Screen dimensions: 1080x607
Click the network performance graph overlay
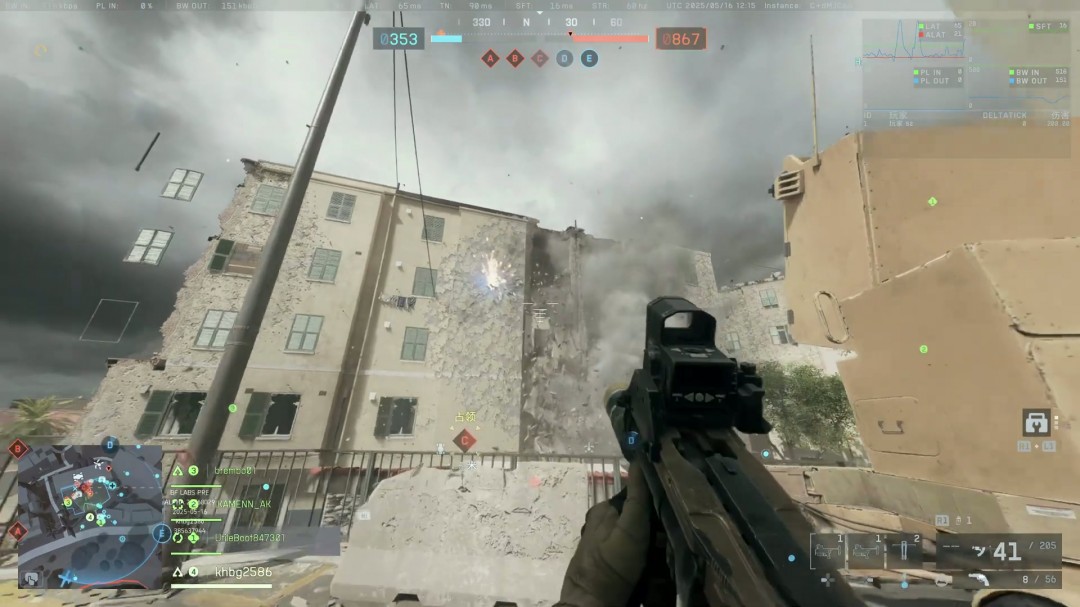[967, 70]
